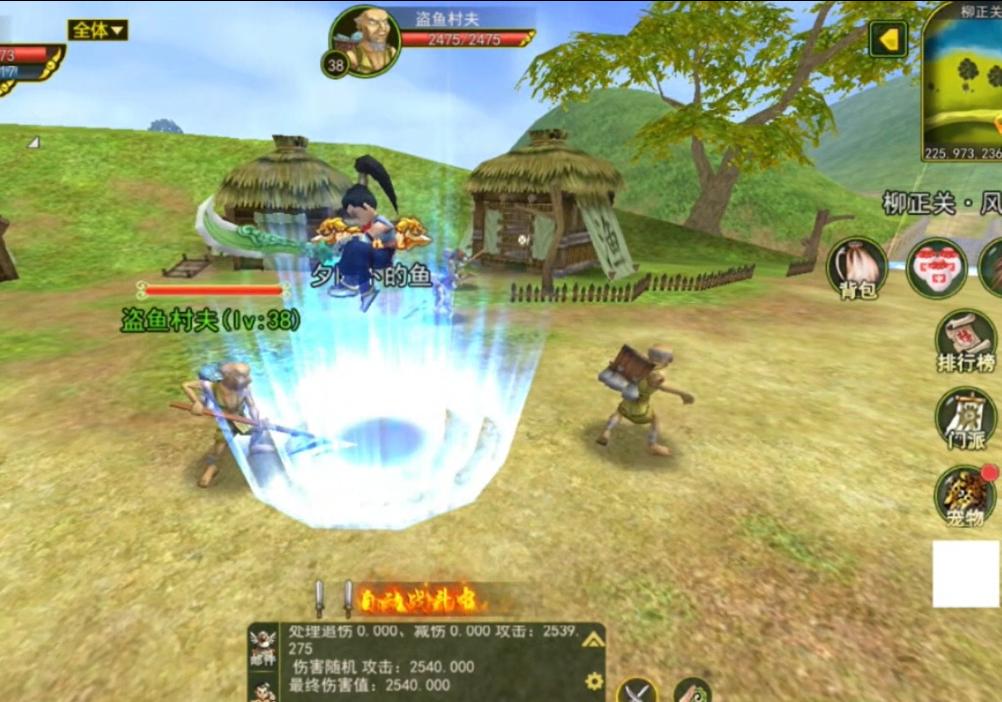Open the 全体 channel dropdown
The height and width of the screenshot is (702, 1002).
coord(97,30)
